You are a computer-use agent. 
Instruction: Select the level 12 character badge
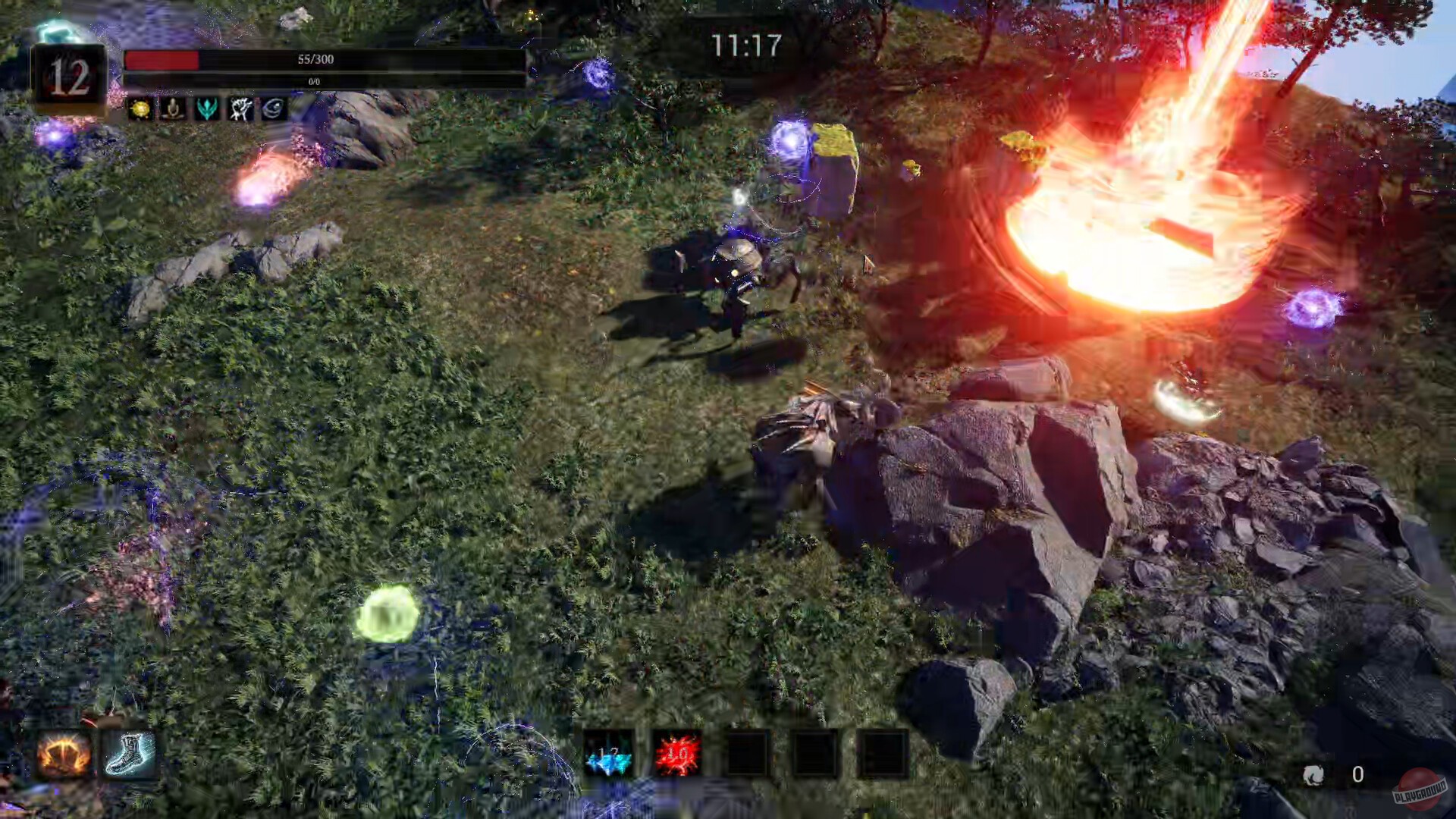(x=70, y=76)
